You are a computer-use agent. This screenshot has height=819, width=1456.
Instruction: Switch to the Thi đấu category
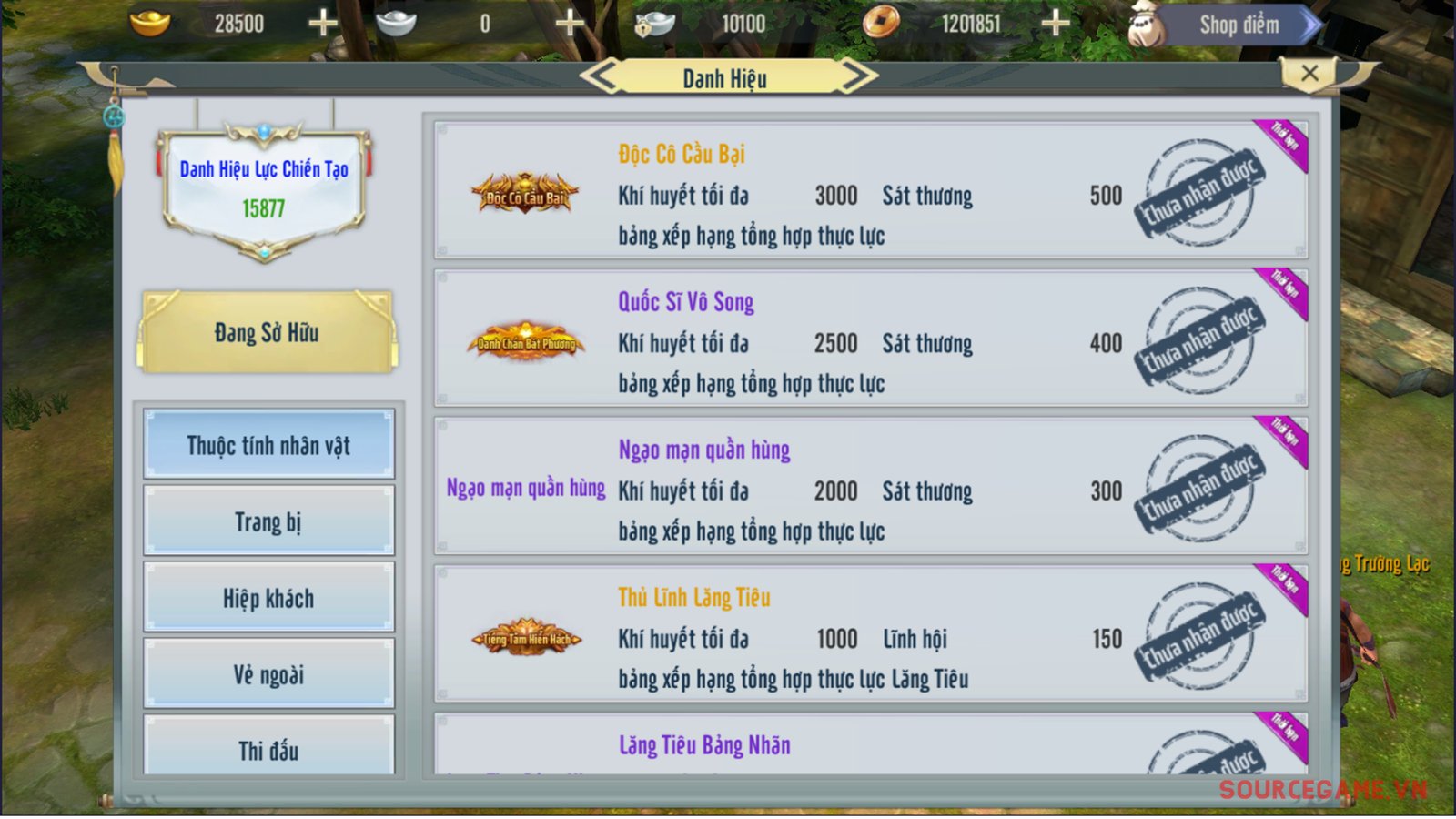[x=268, y=748]
